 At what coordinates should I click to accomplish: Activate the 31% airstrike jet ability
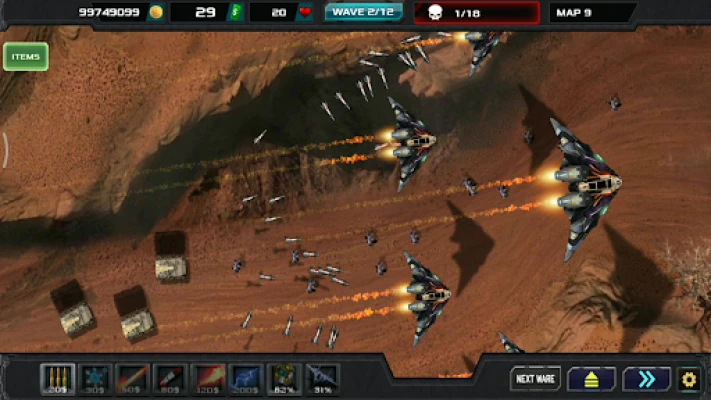[322, 378]
